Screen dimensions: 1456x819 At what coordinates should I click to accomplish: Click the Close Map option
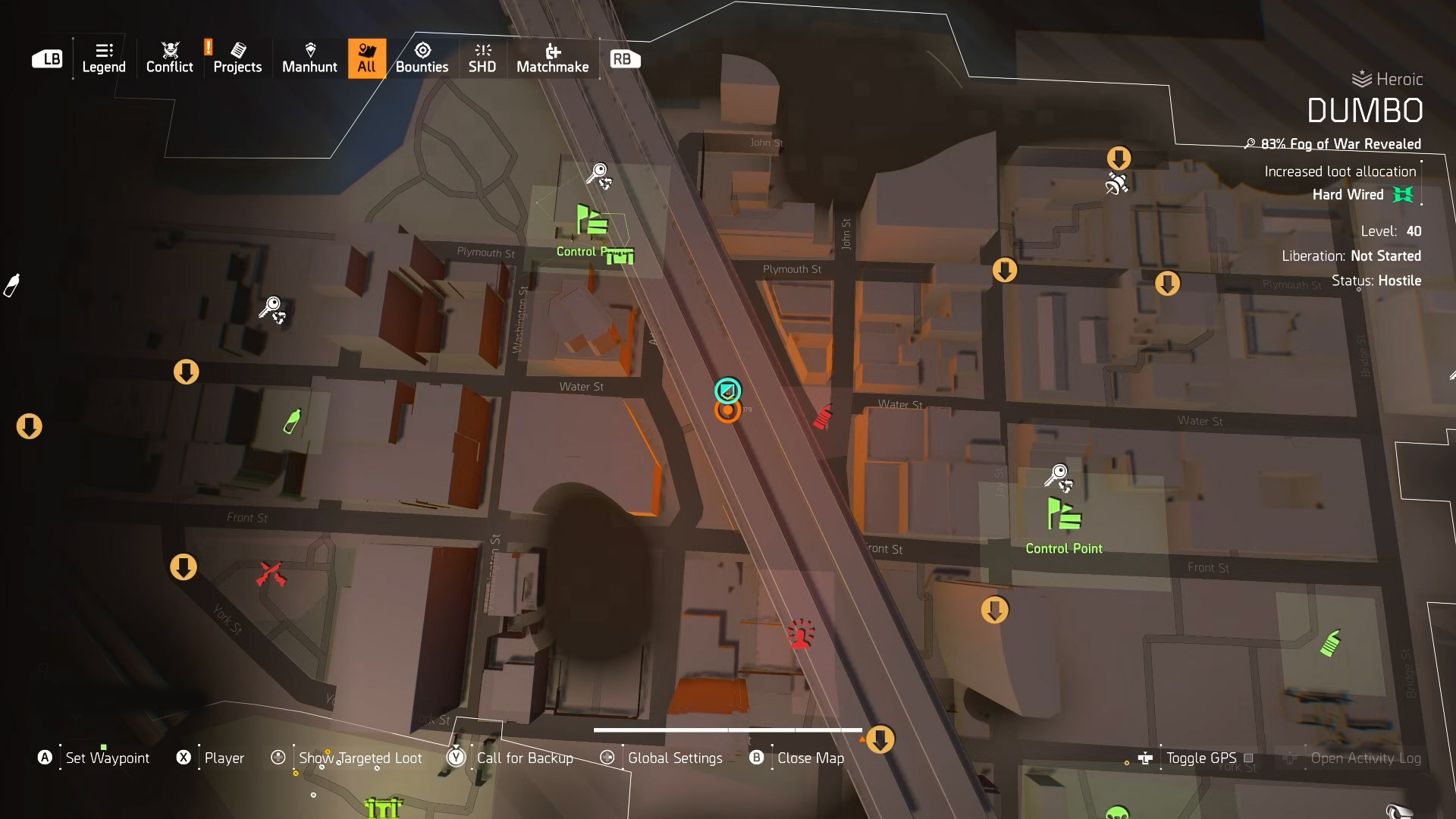point(810,758)
